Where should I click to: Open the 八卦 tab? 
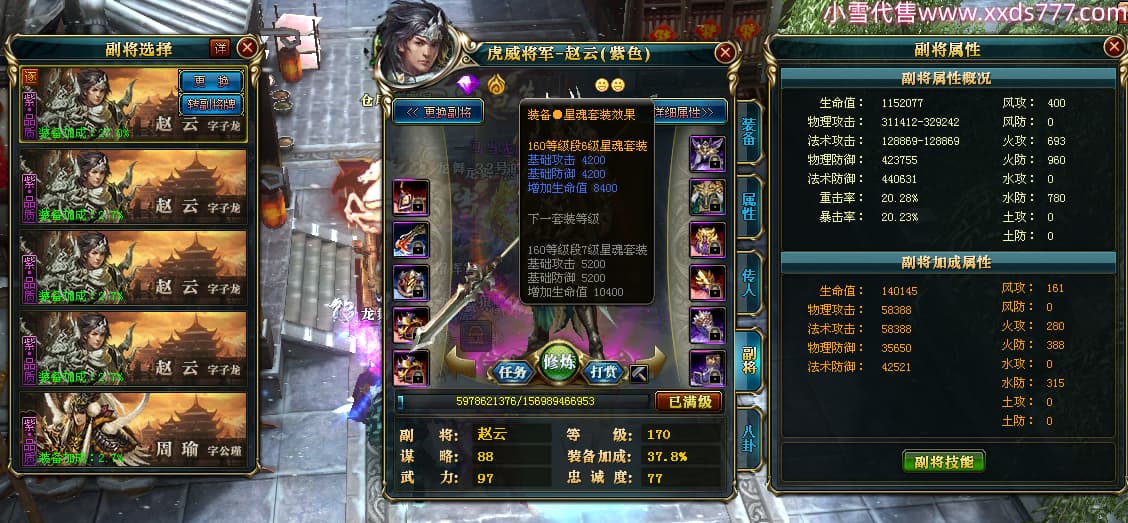749,437
